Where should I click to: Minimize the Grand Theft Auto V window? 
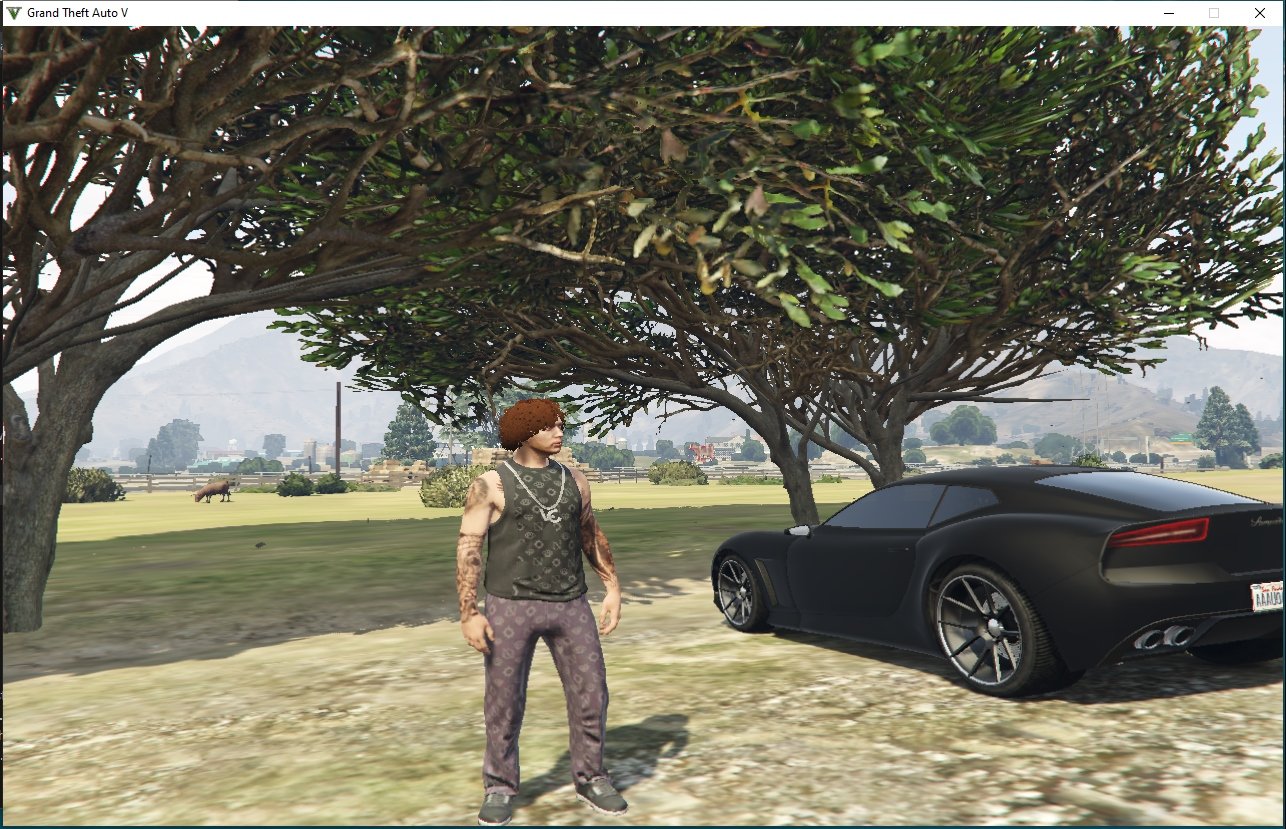[x=1168, y=13]
